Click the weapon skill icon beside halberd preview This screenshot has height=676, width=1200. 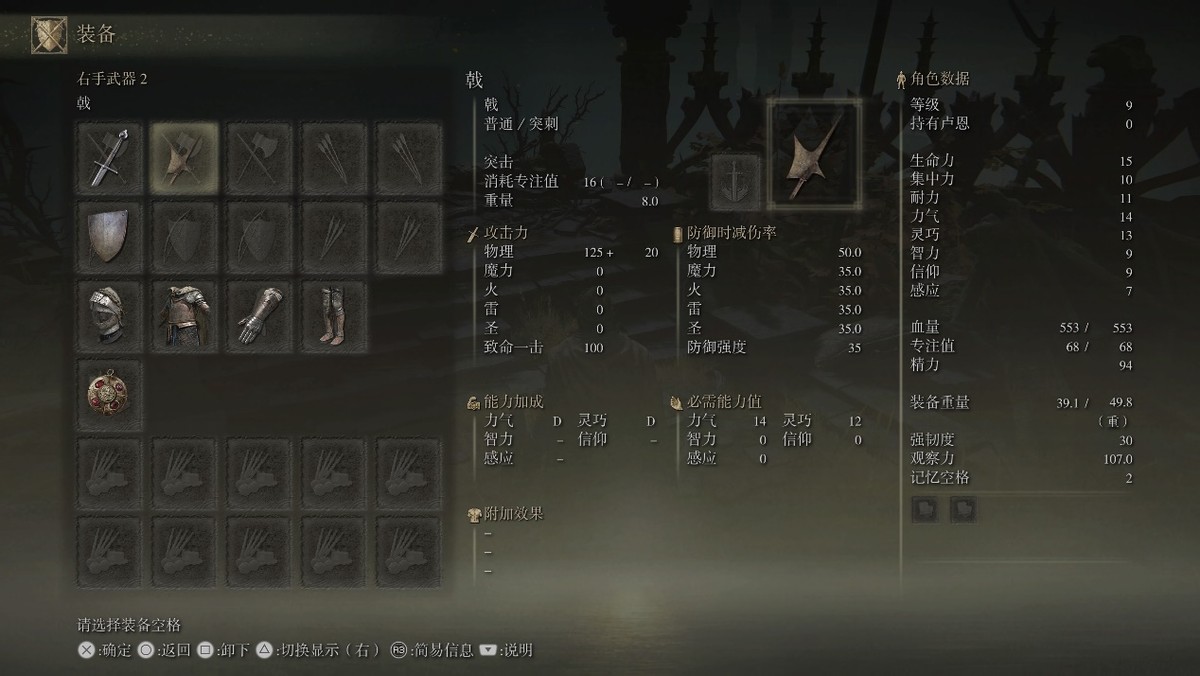point(735,181)
